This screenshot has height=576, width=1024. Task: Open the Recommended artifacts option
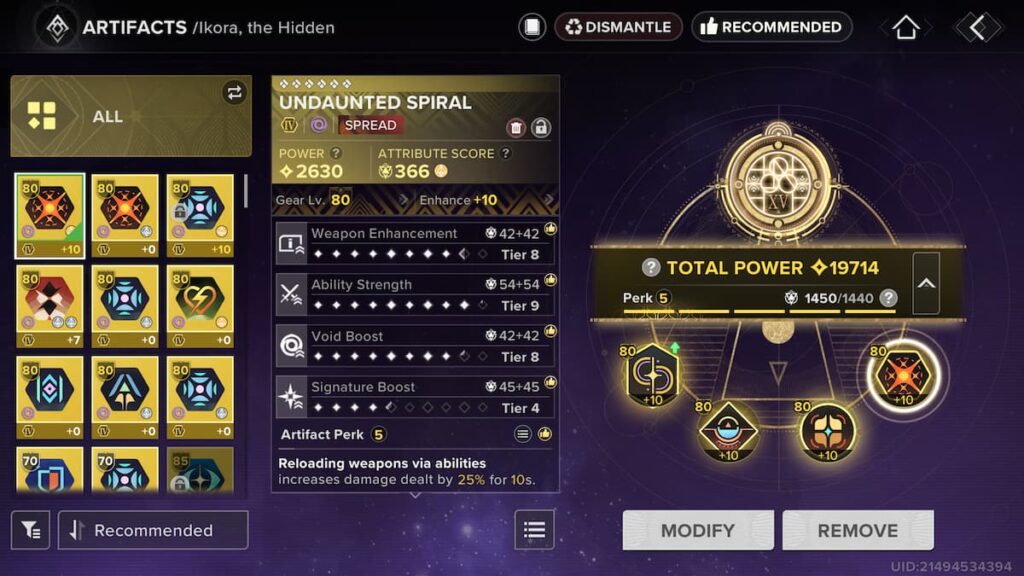771,27
